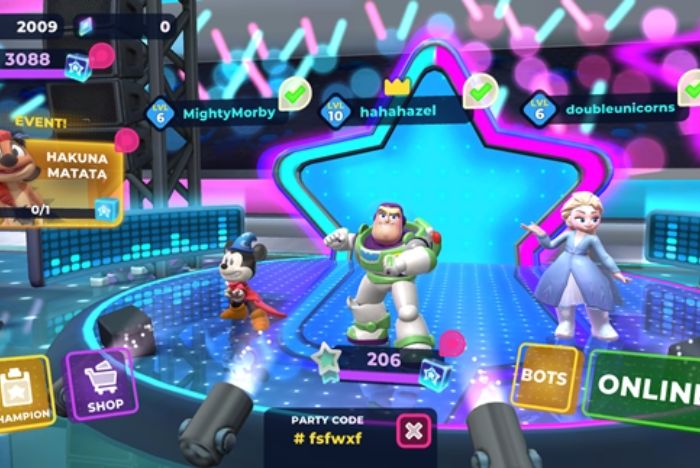
Task: Close the party code with the X
Action: (x=412, y=432)
